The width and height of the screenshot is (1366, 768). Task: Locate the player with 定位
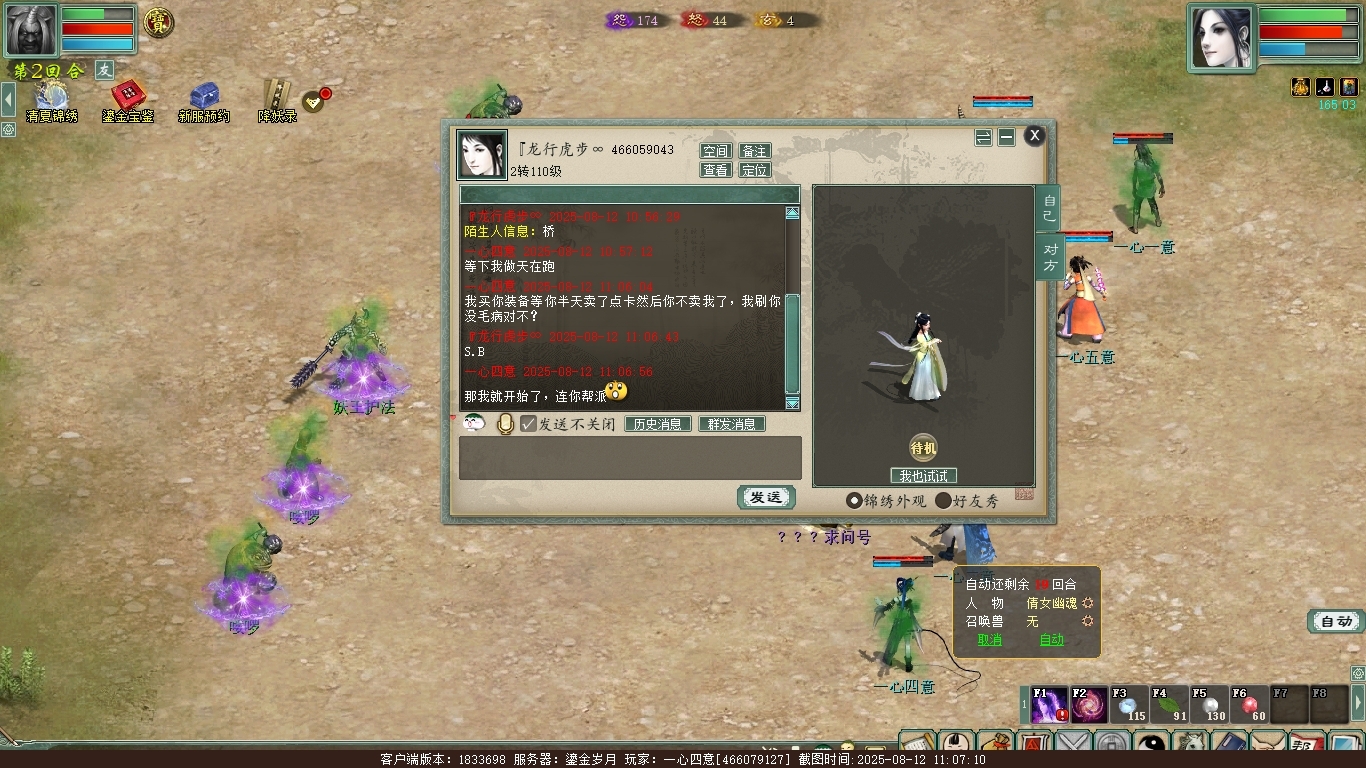tap(754, 170)
